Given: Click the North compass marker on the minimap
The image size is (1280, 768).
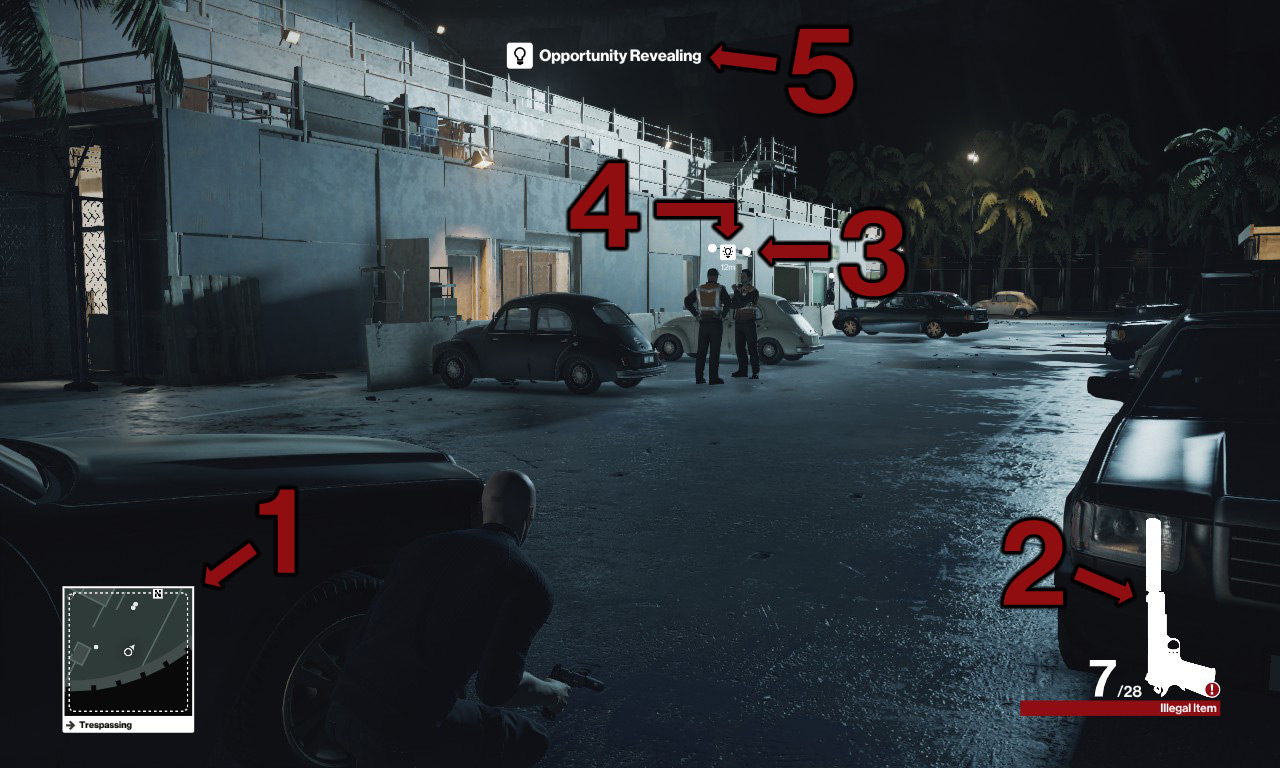Looking at the screenshot, I should [157, 594].
